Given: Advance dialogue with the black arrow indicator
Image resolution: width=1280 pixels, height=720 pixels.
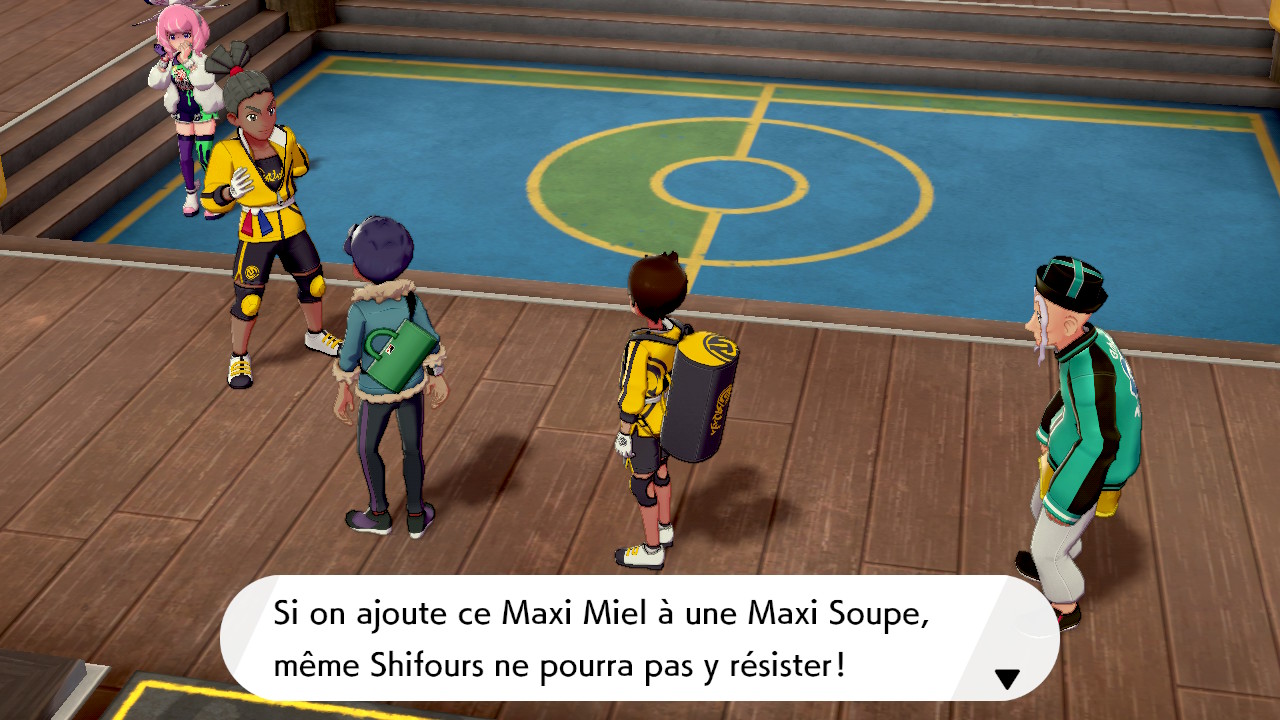Looking at the screenshot, I should [1006, 680].
